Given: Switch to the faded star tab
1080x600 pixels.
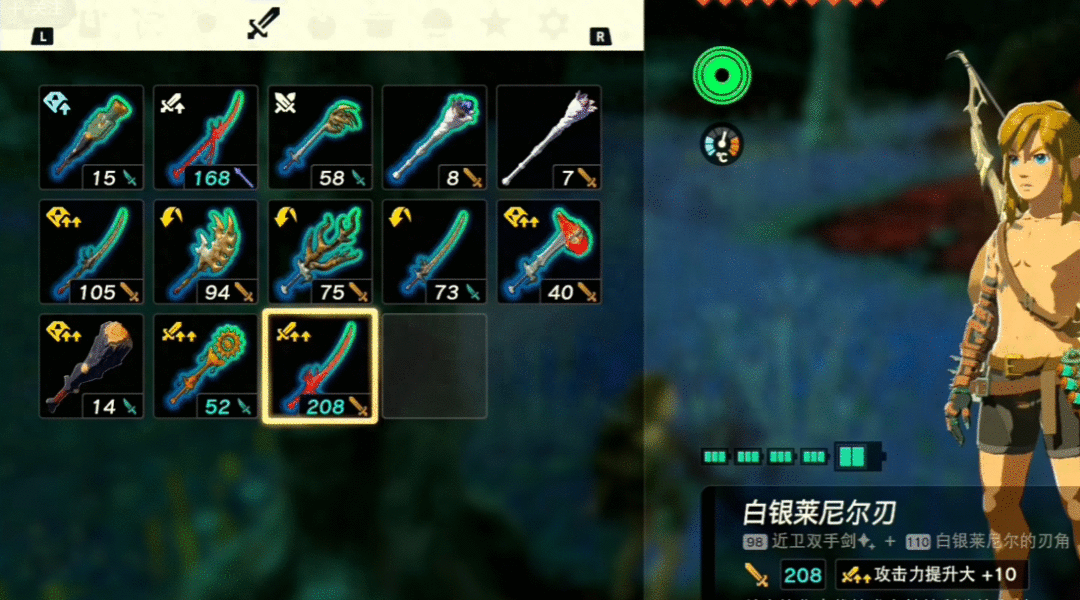Looking at the screenshot, I should click(x=493, y=21).
